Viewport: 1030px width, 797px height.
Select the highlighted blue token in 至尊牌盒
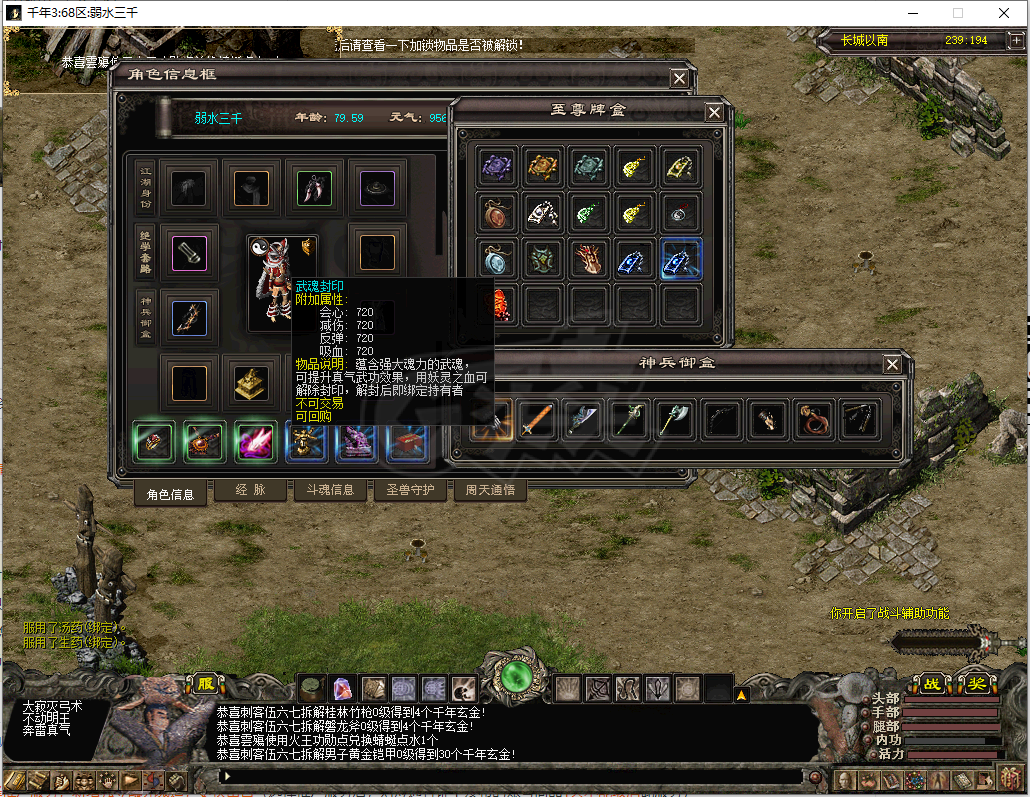[x=681, y=257]
